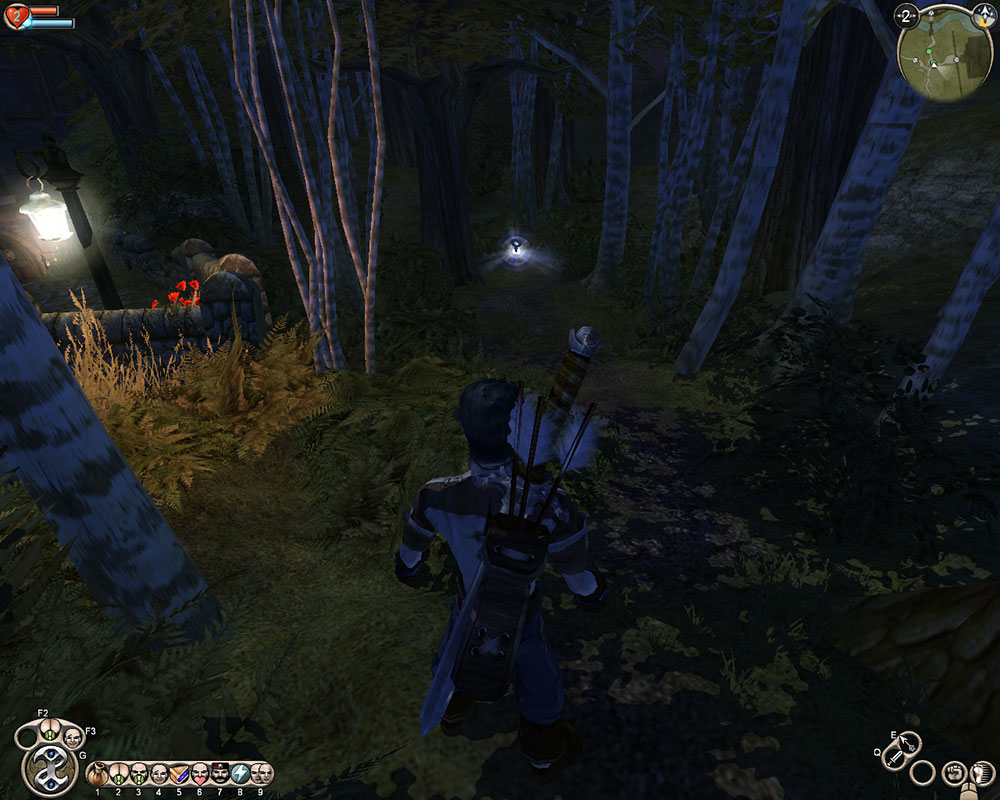Select the mustached hat face in slot 7
Image resolution: width=1000 pixels, height=800 pixels.
click(220, 773)
